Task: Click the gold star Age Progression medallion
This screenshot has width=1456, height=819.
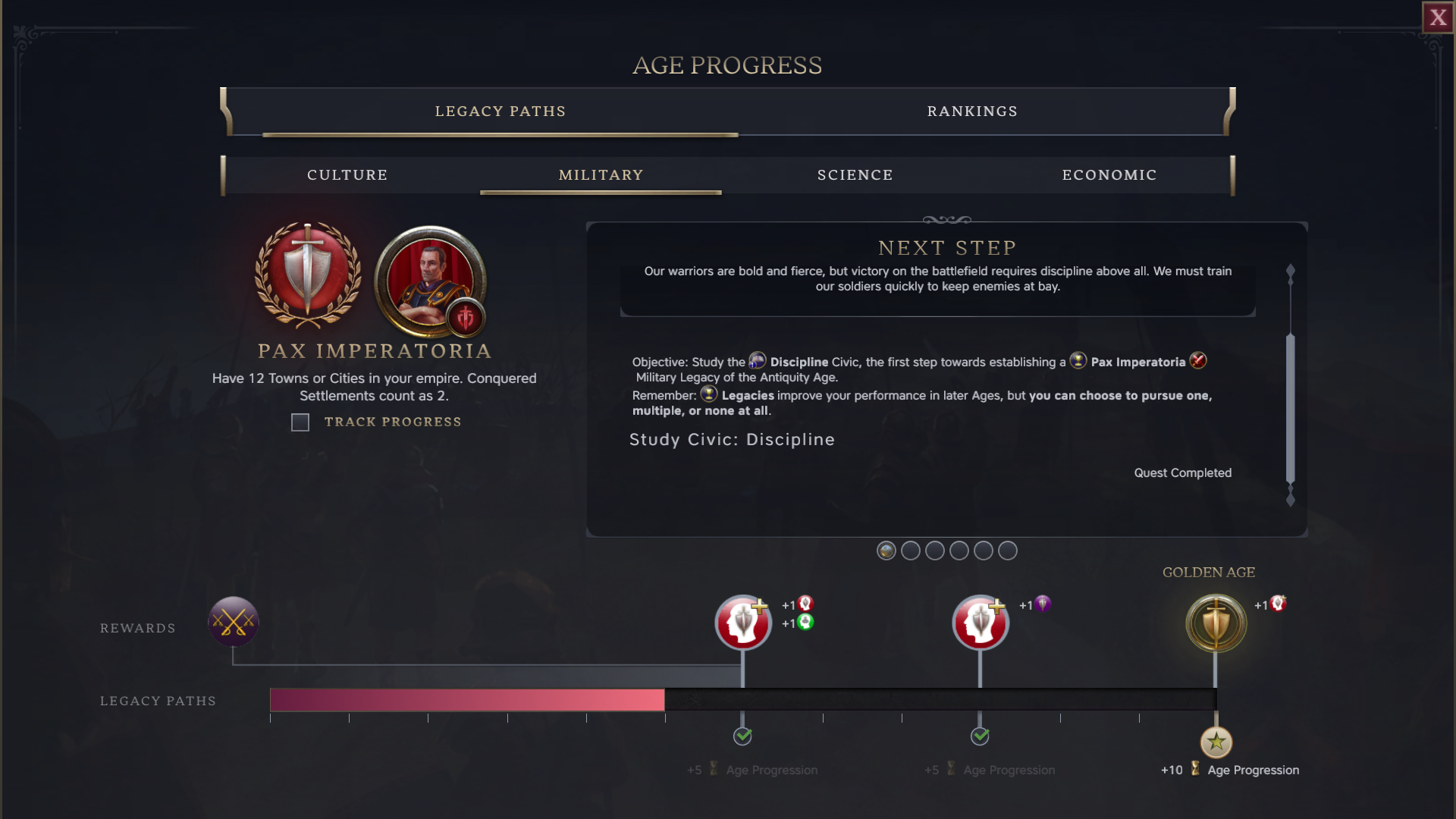Action: point(1216,743)
